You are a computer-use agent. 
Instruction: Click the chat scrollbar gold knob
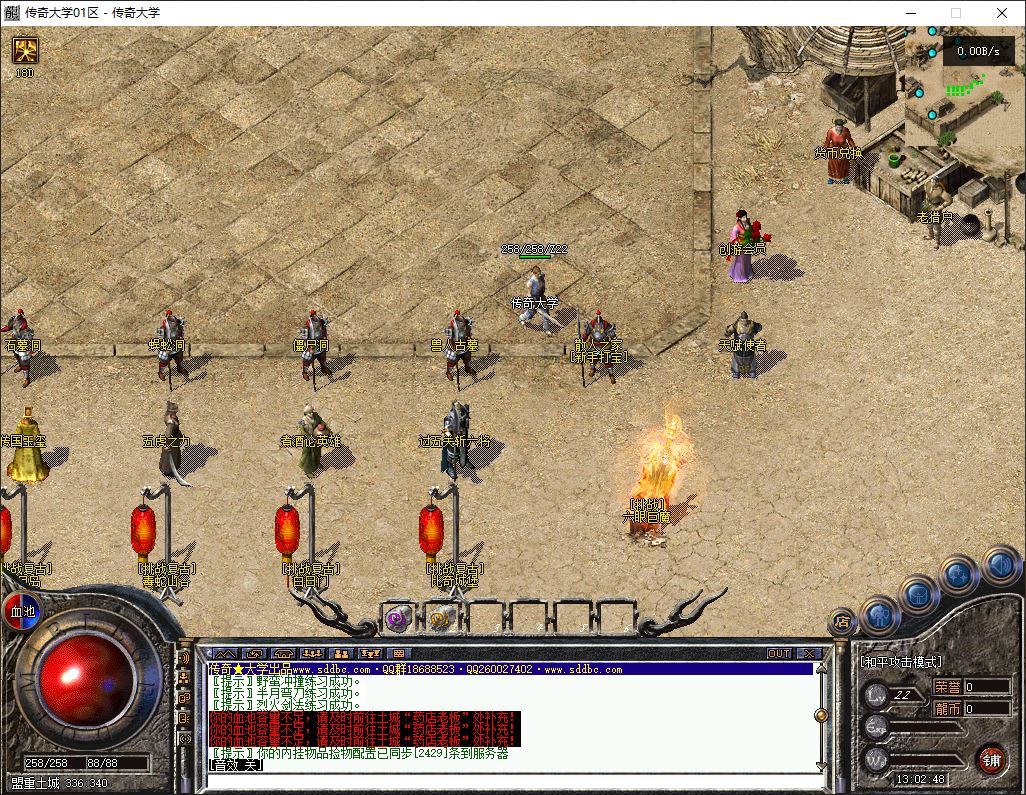(821, 715)
